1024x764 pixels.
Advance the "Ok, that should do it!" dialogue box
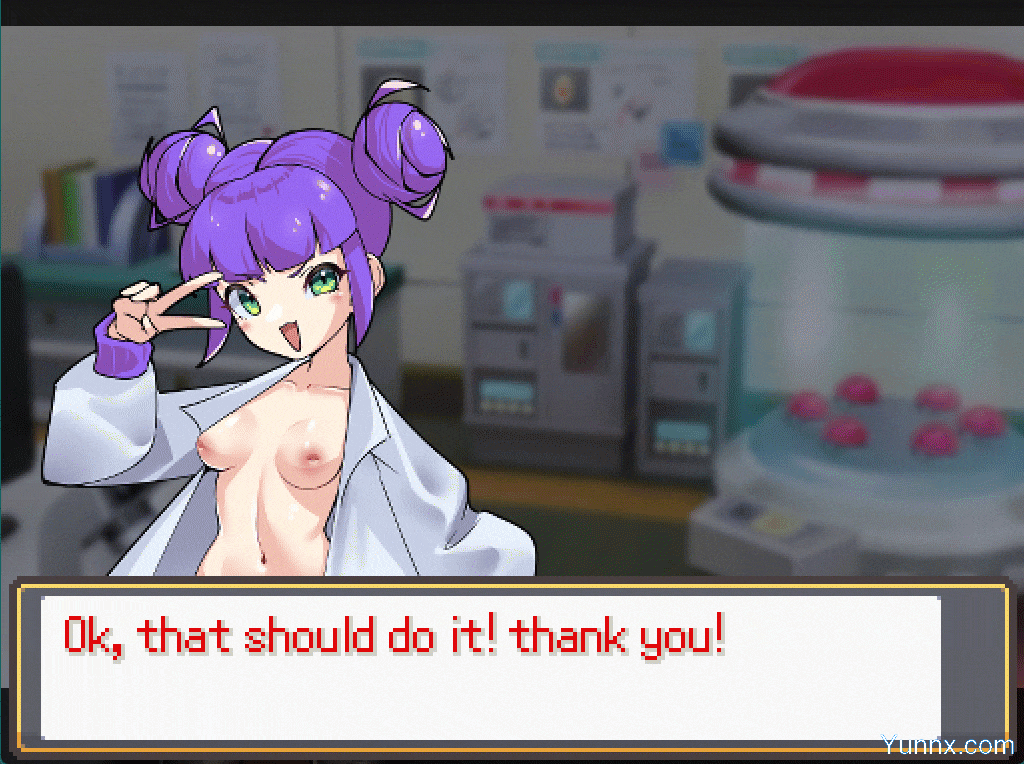(490, 667)
